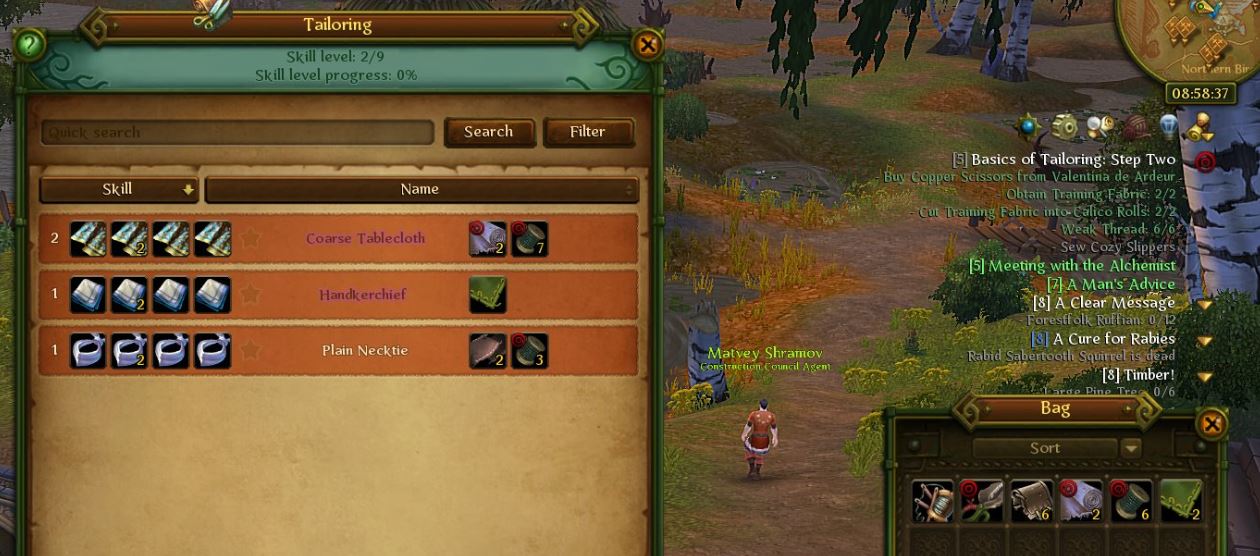
Task: Open the Basics of Tailoring: Step Two quest
Action: coord(1073,159)
